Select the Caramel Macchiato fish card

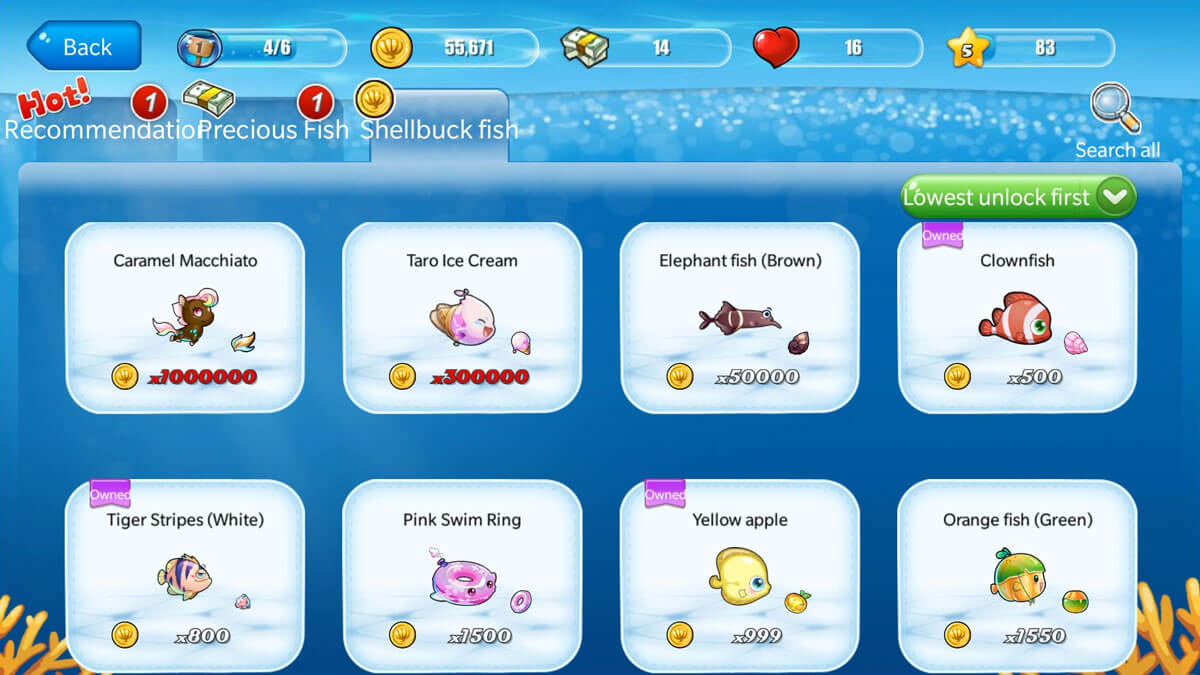[185, 317]
